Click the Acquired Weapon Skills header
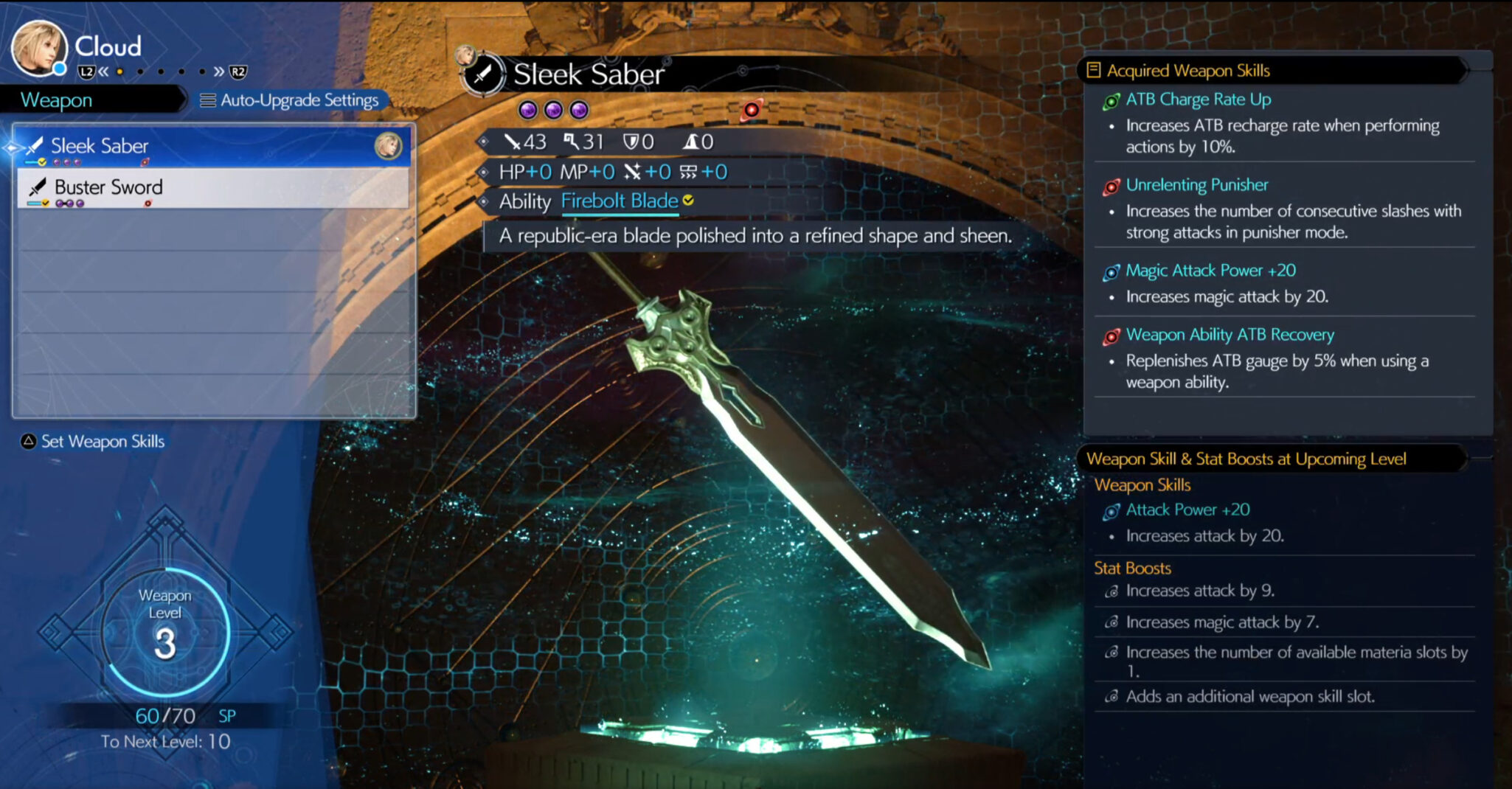 click(x=1187, y=71)
